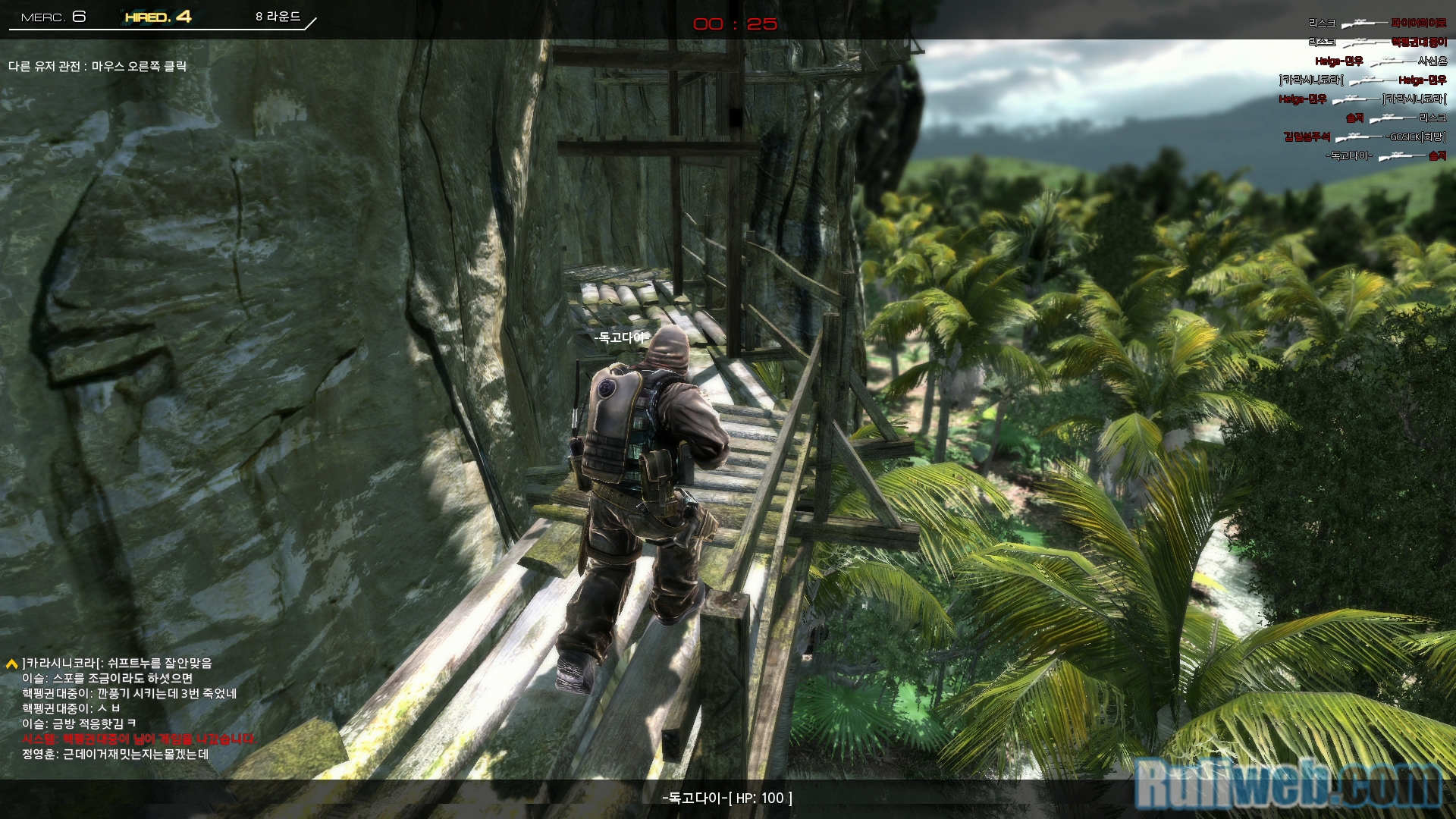Expand the chat log with the yellow arrow
This screenshot has height=819, width=1456.
[x=11, y=664]
